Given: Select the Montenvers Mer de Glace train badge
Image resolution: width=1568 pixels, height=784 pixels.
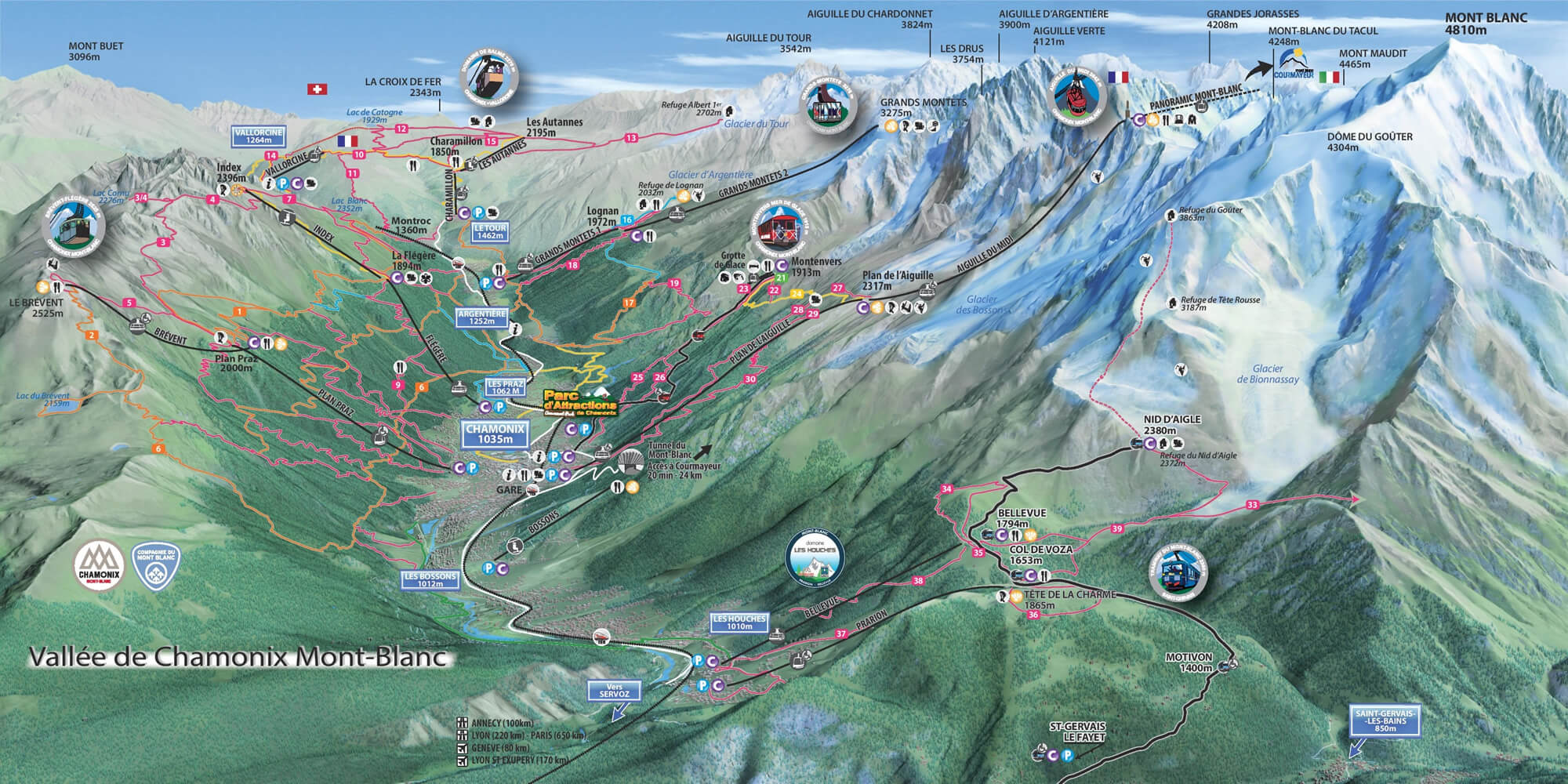Looking at the screenshot, I should 779,226.
